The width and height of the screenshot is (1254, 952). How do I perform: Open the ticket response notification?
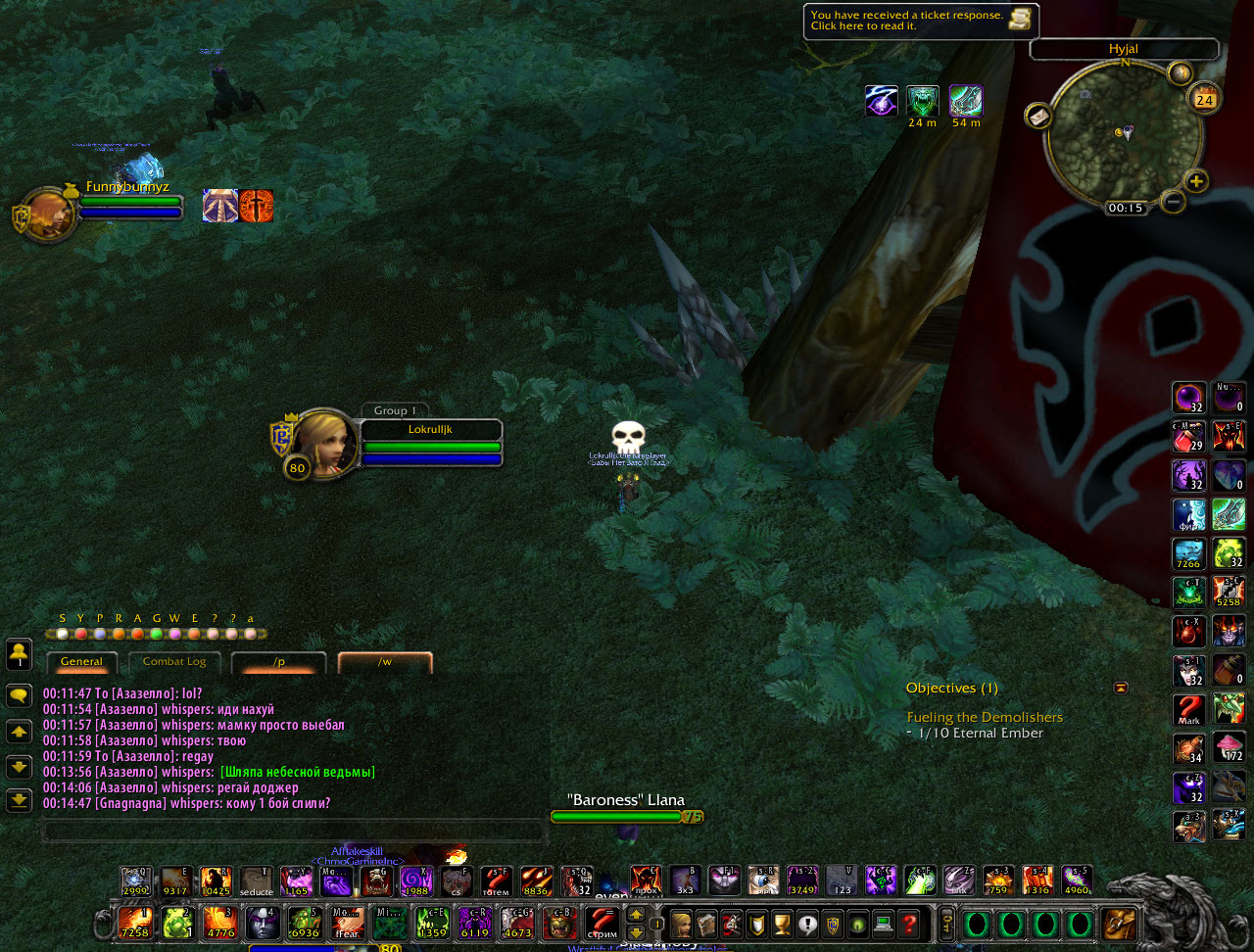coord(920,21)
